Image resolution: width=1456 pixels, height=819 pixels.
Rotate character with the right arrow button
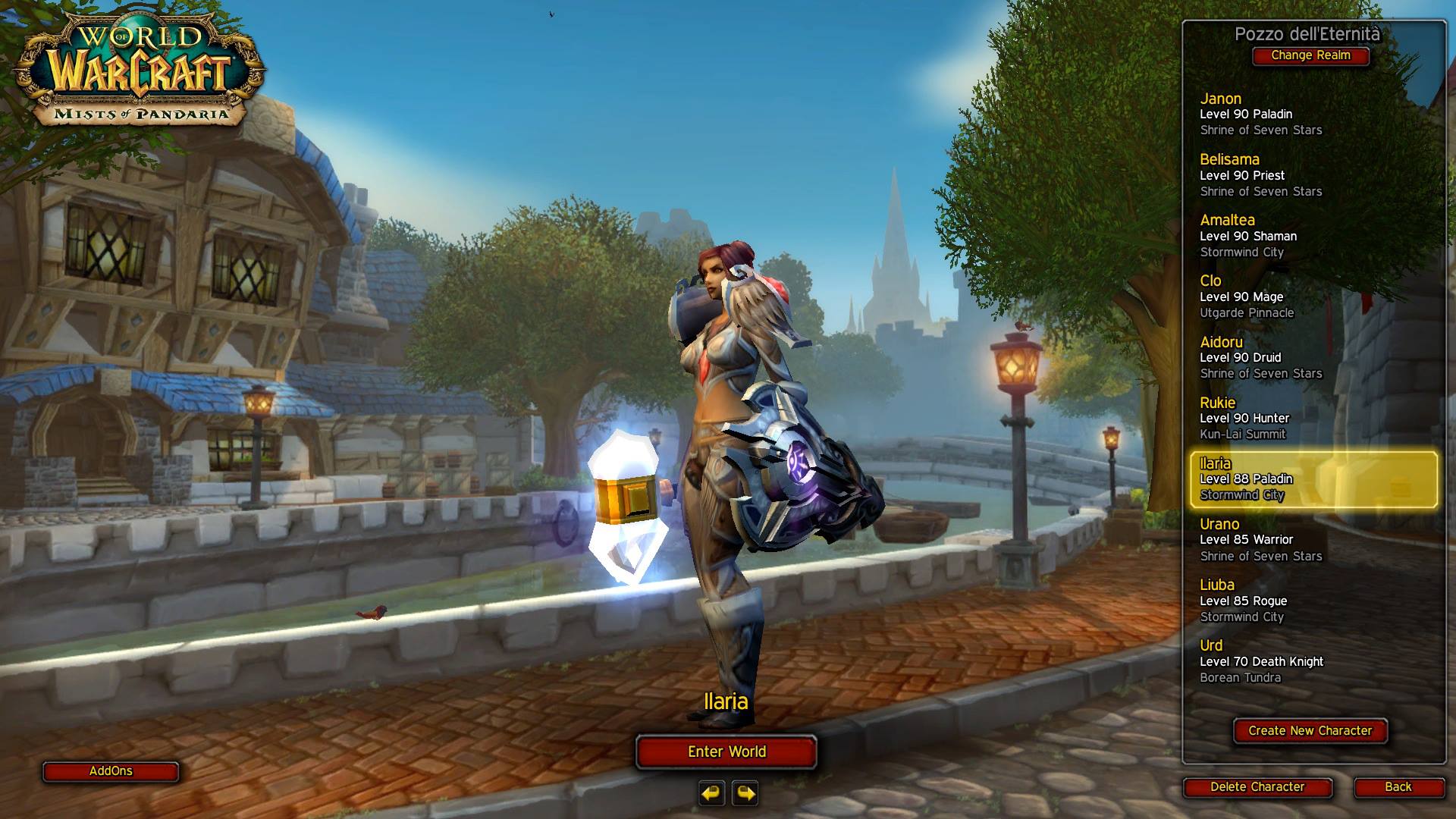coord(745,793)
